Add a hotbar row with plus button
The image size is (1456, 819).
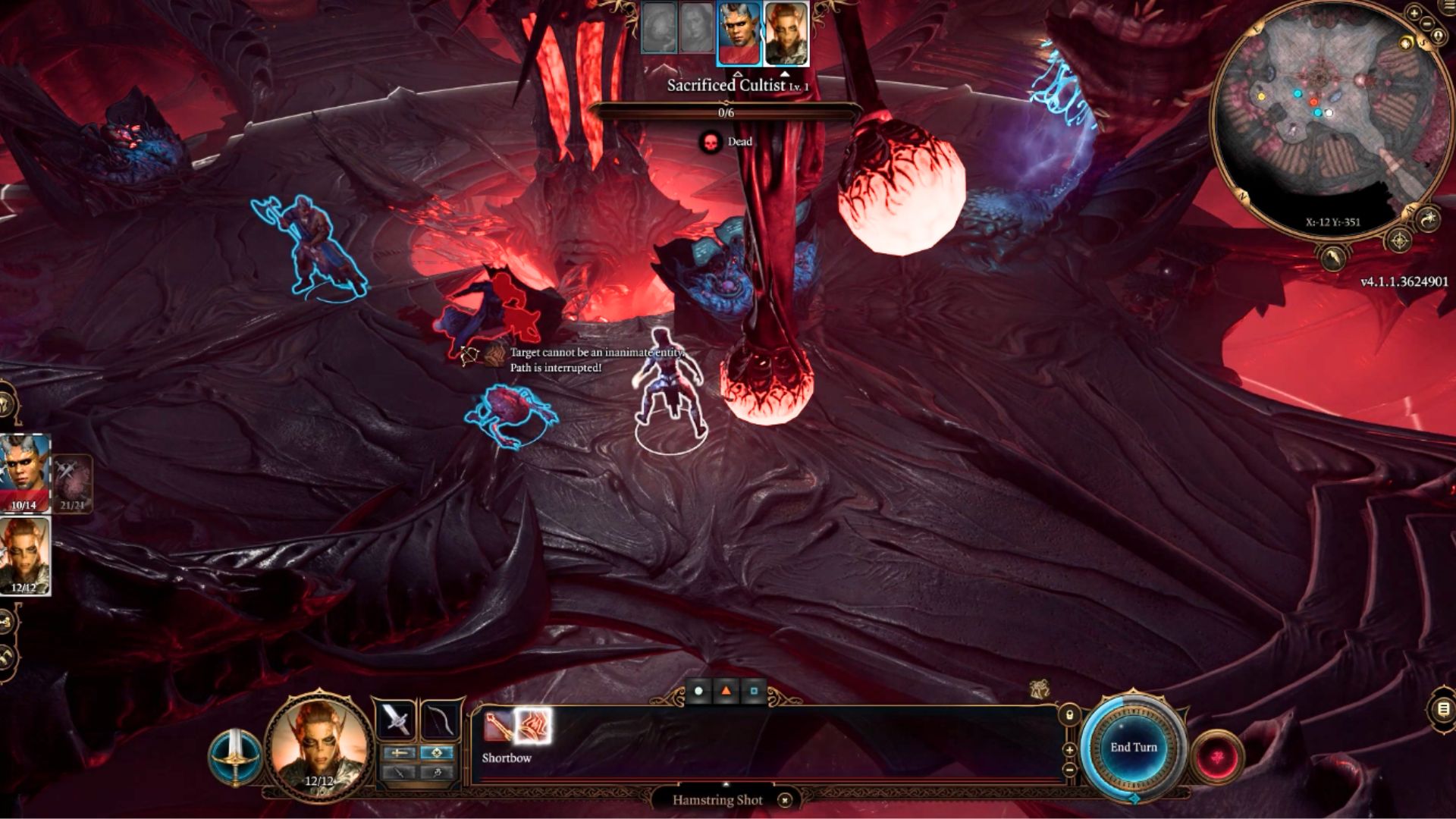(1069, 750)
